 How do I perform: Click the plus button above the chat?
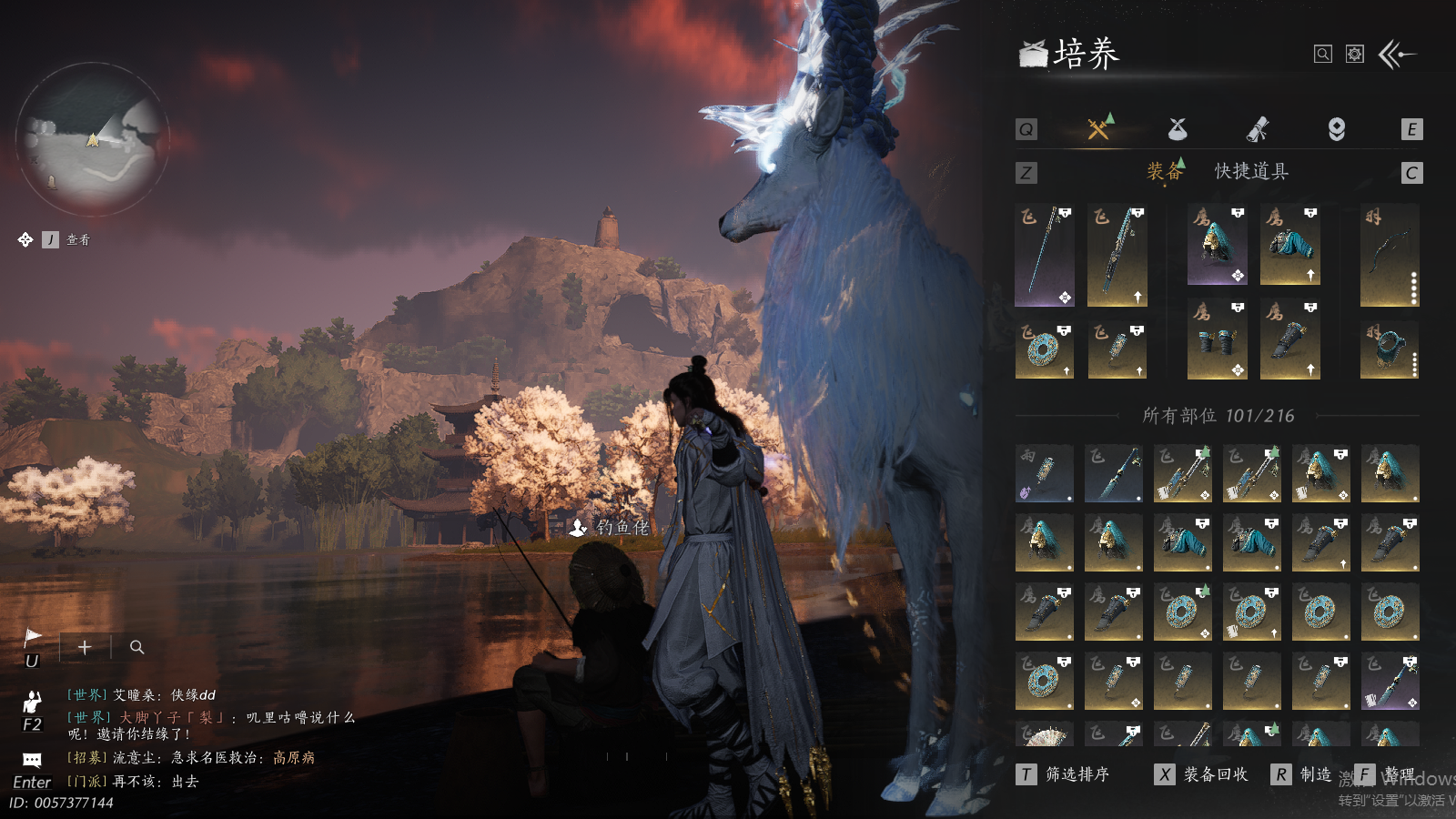click(x=85, y=647)
